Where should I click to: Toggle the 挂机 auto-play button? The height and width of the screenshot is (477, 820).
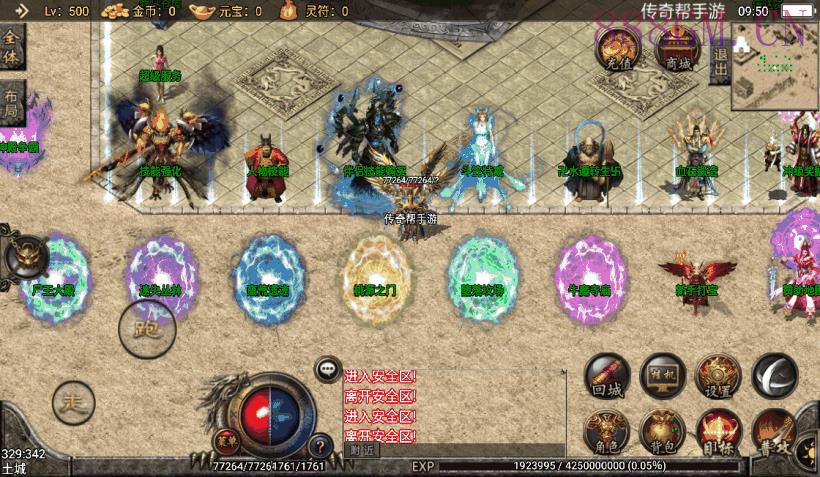[662, 376]
